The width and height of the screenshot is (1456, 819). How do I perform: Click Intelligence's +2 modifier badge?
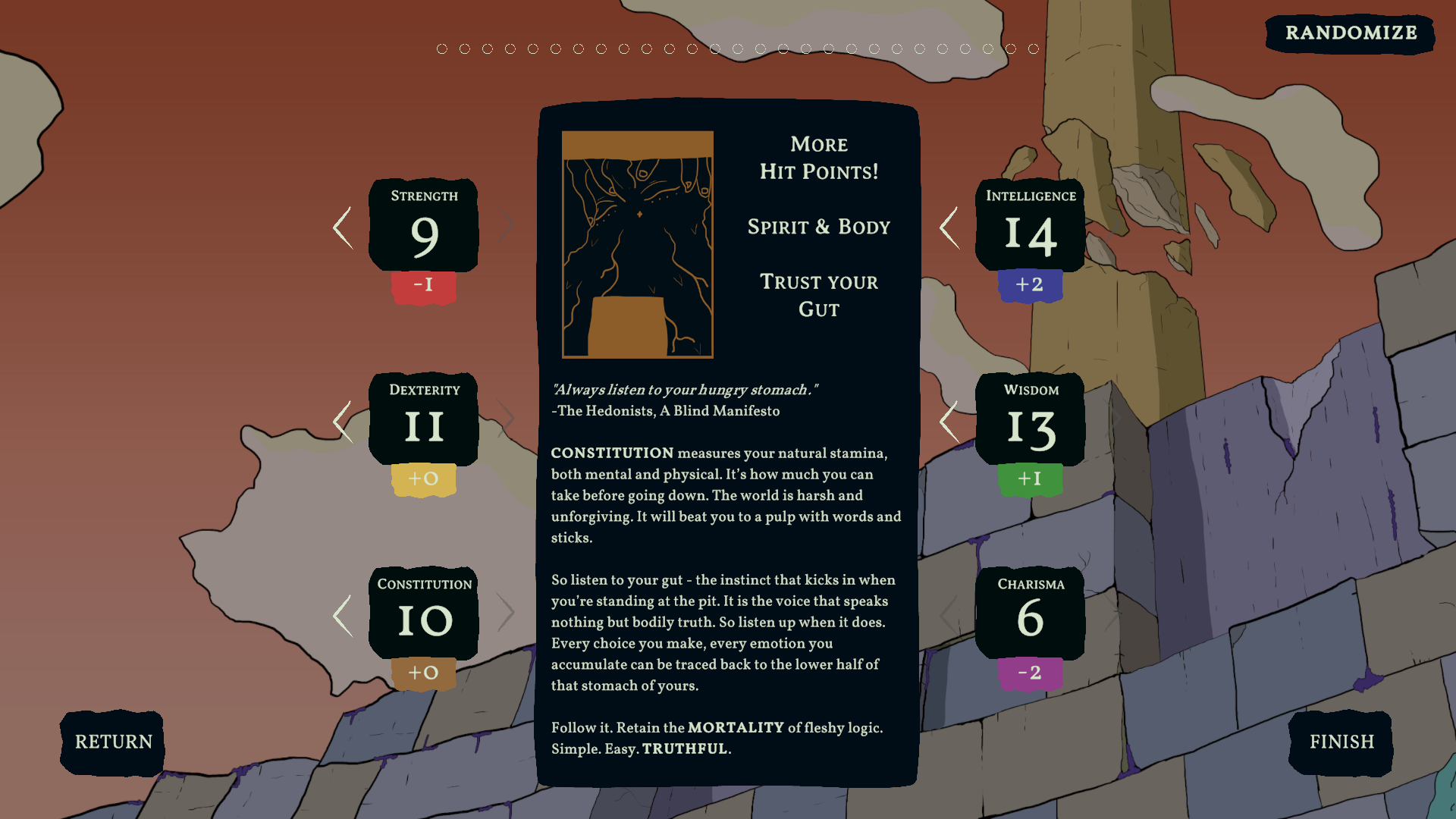1031,286
